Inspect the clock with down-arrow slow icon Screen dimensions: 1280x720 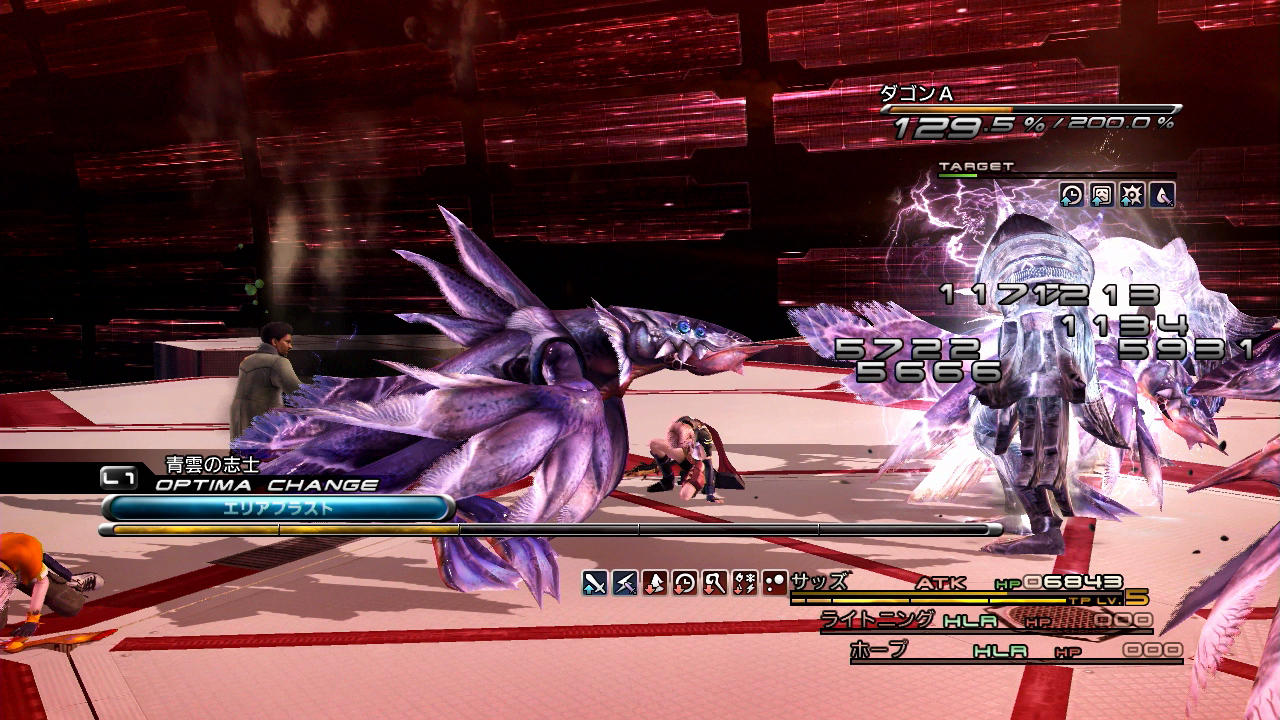[x=685, y=583]
